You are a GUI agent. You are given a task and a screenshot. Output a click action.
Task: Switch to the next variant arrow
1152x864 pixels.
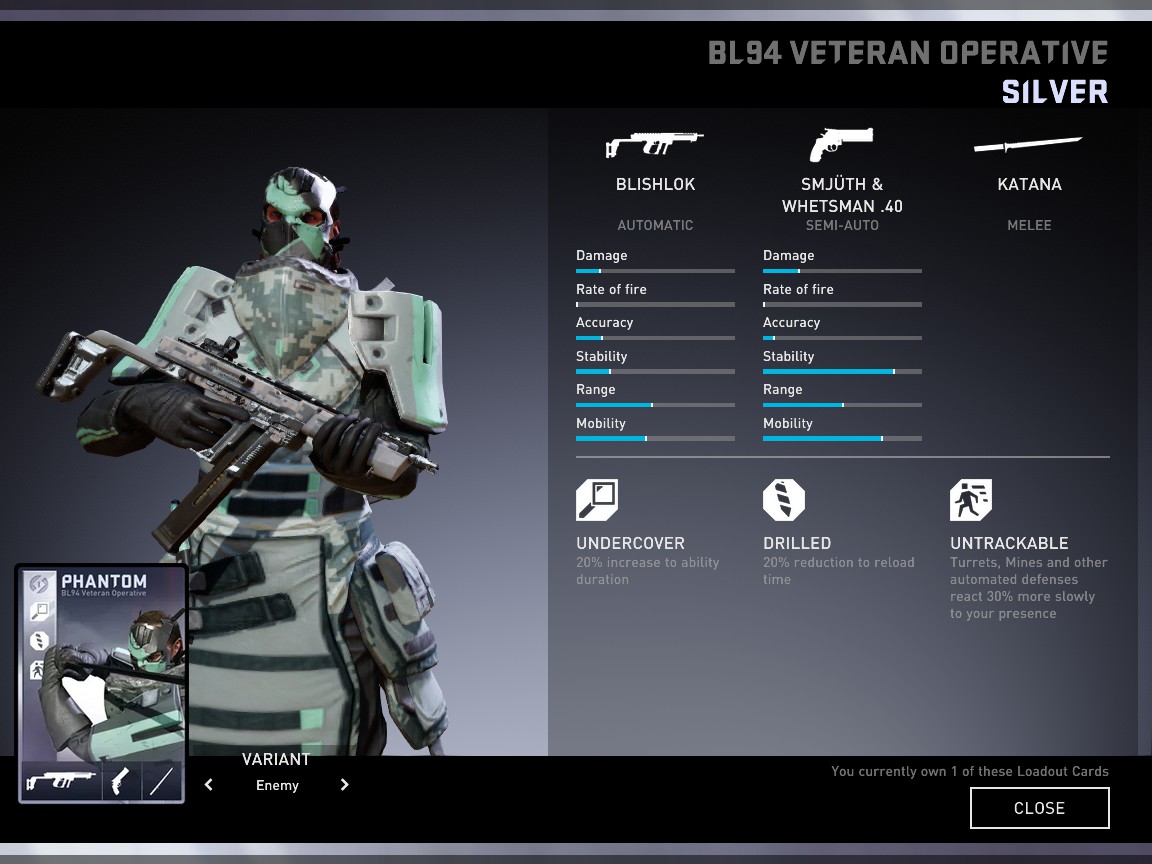click(x=344, y=785)
